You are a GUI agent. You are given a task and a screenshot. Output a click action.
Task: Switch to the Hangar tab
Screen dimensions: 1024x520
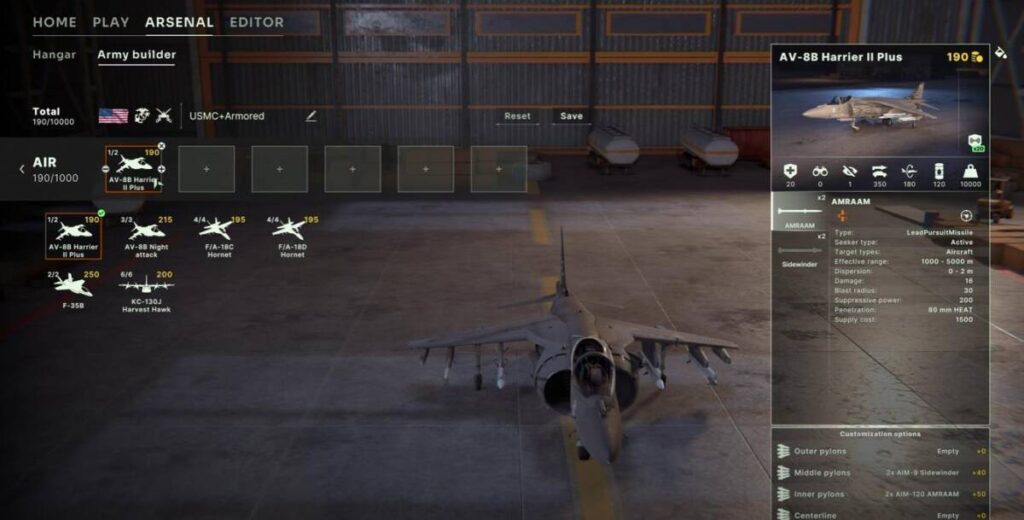pos(54,54)
